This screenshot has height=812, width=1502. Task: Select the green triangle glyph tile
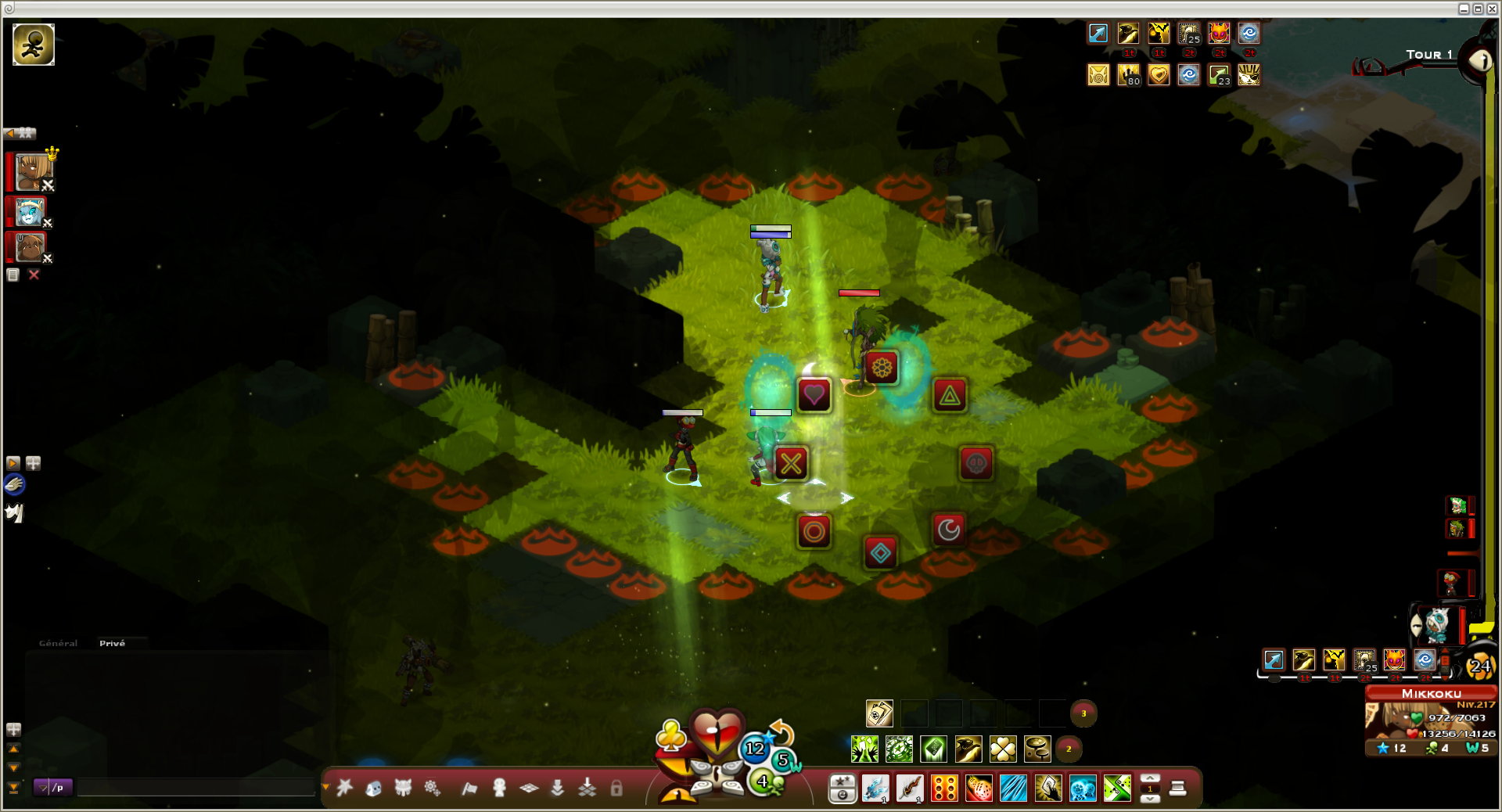950,396
